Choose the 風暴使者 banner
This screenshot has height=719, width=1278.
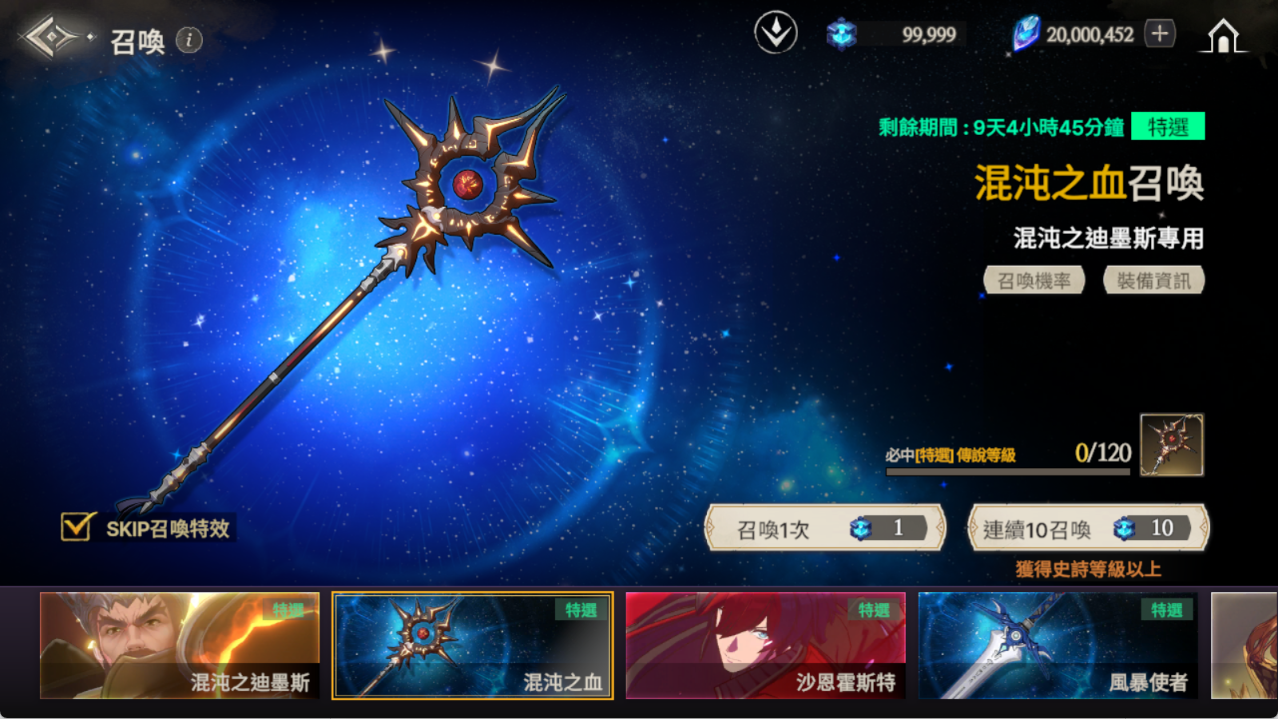click(x=1058, y=645)
